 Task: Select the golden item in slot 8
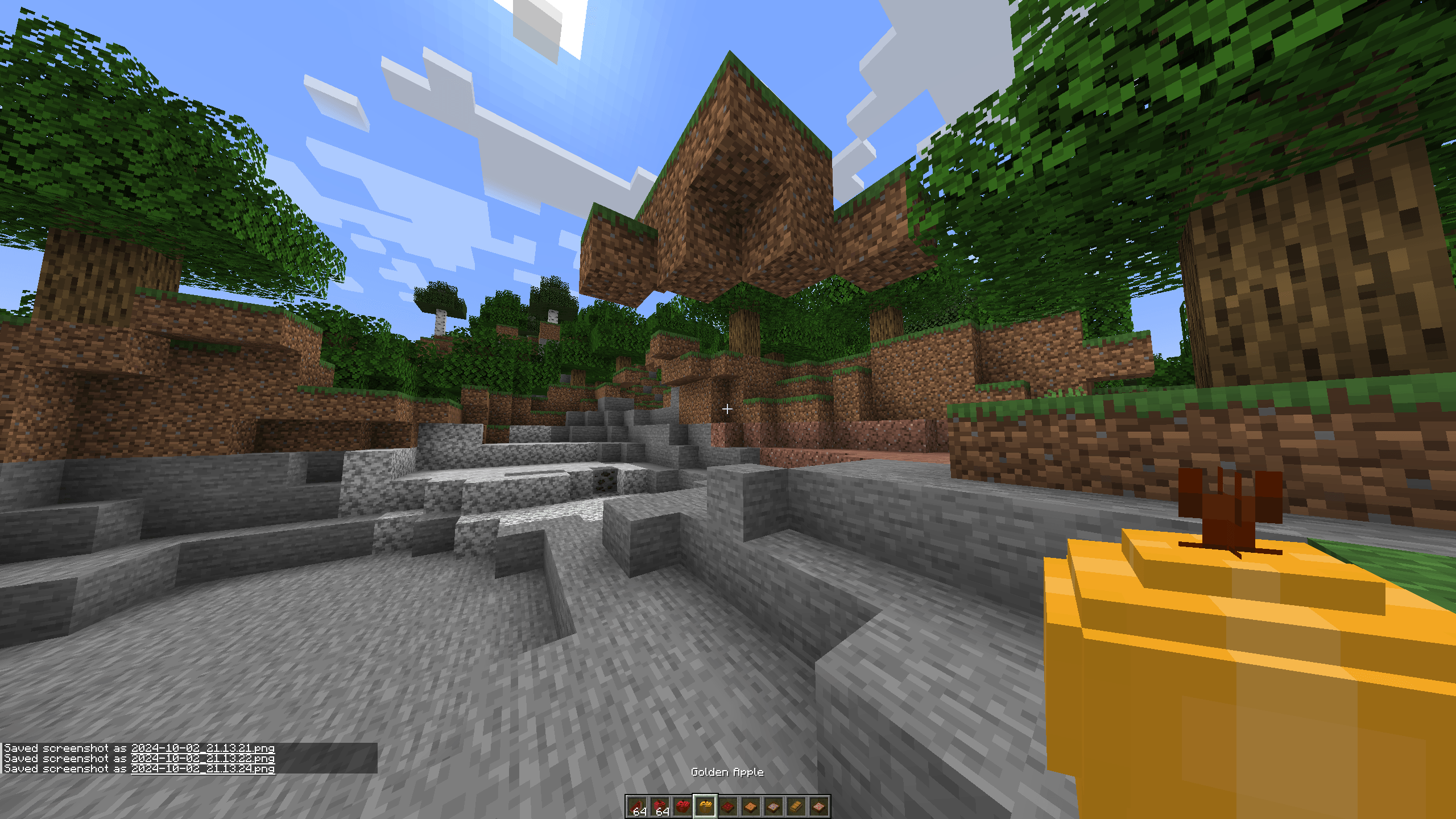(x=795, y=806)
